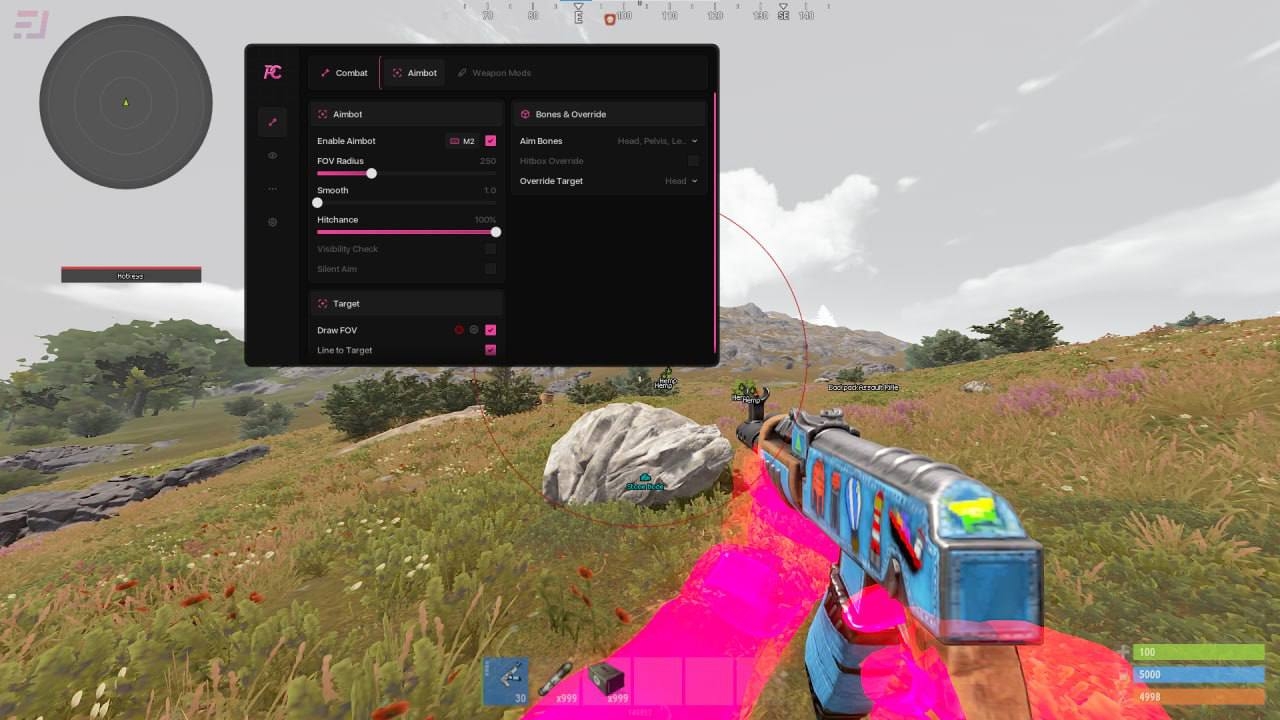Uncheck the Draw FOV option
1280x720 pixels.
tap(490, 330)
